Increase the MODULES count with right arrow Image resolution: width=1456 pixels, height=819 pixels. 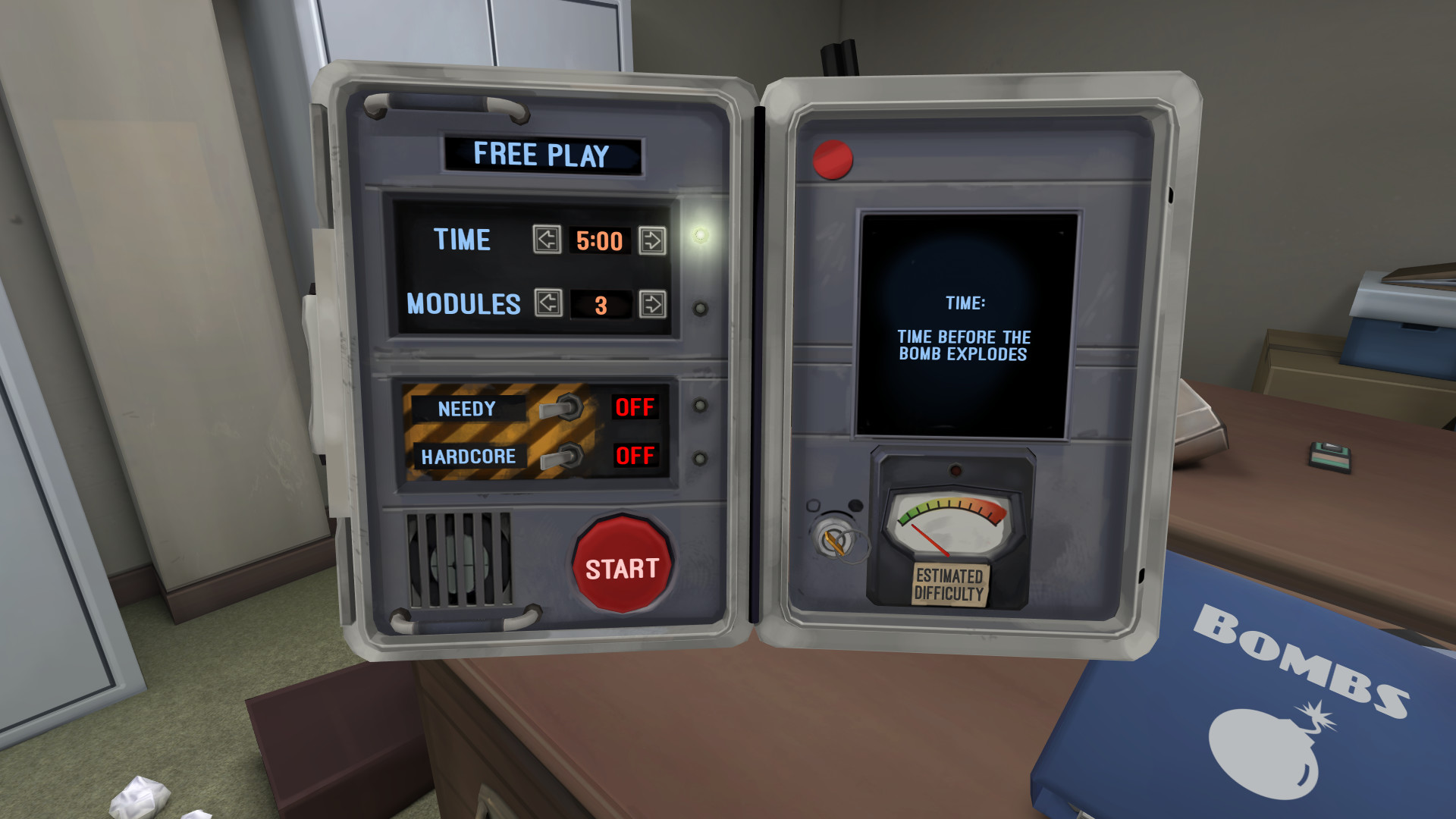(651, 304)
